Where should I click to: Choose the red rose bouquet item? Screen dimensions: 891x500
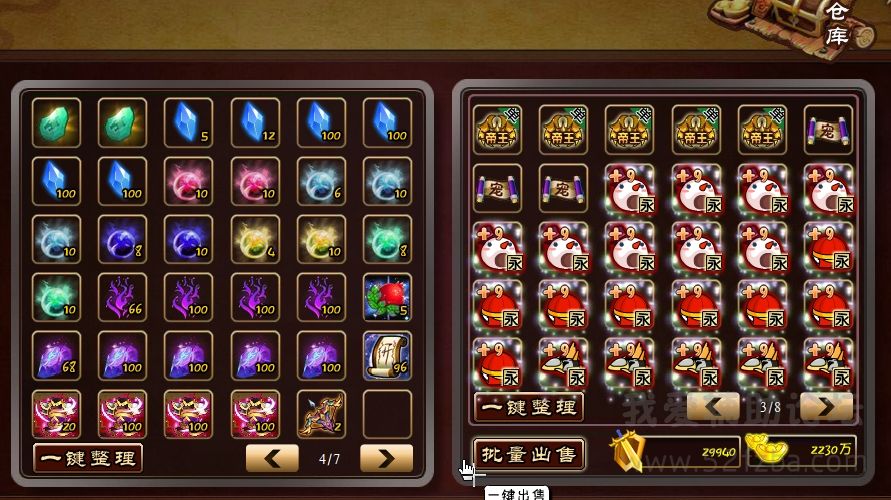[x=387, y=297]
